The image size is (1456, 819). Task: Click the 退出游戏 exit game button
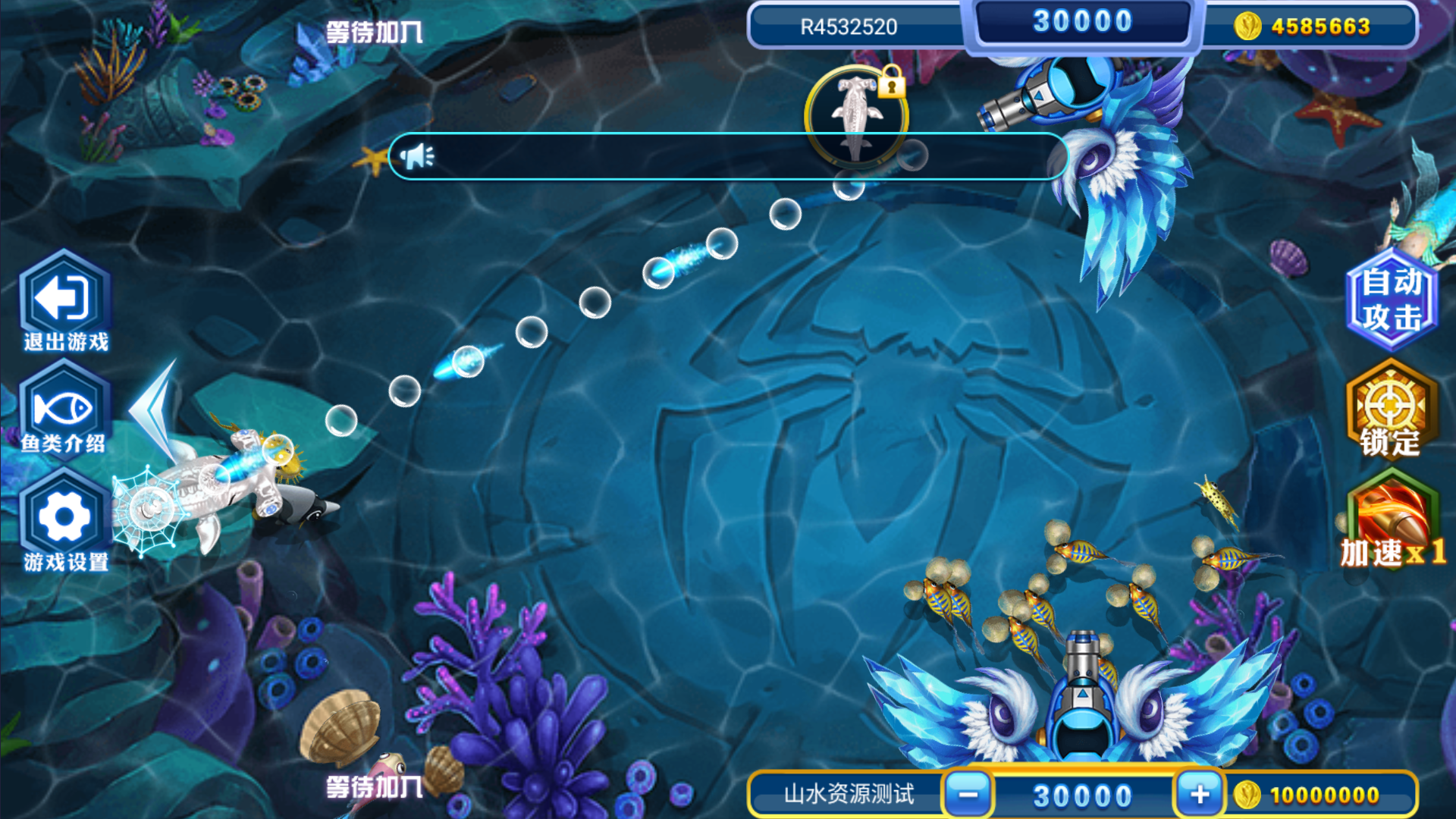pyautogui.click(x=65, y=301)
